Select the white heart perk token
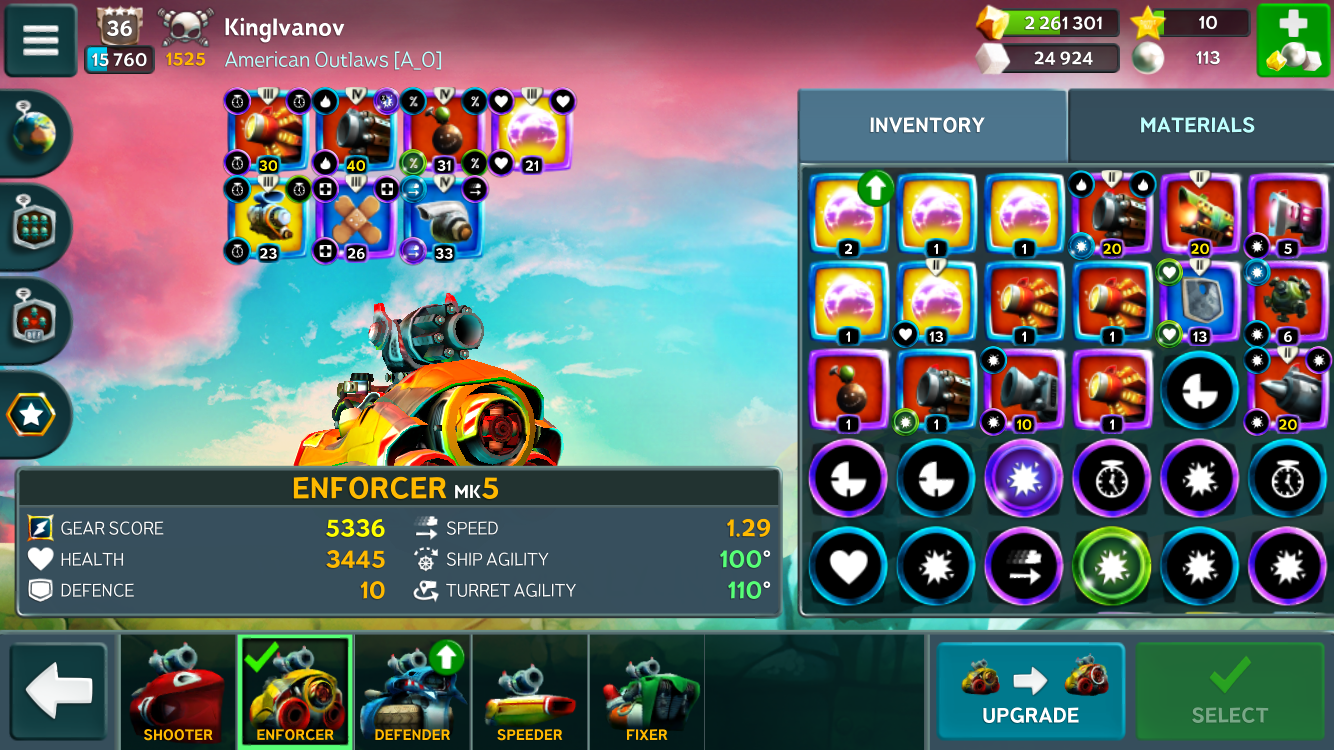Viewport: 1334px width, 750px height. click(x=847, y=567)
